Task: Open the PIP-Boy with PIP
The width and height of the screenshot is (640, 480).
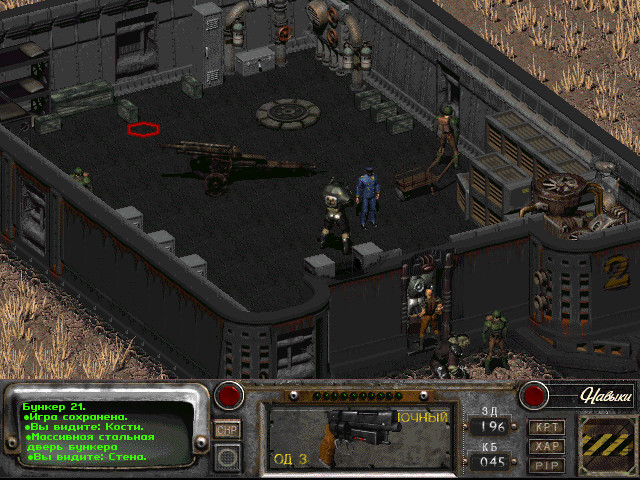Action: [x=546, y=465]
